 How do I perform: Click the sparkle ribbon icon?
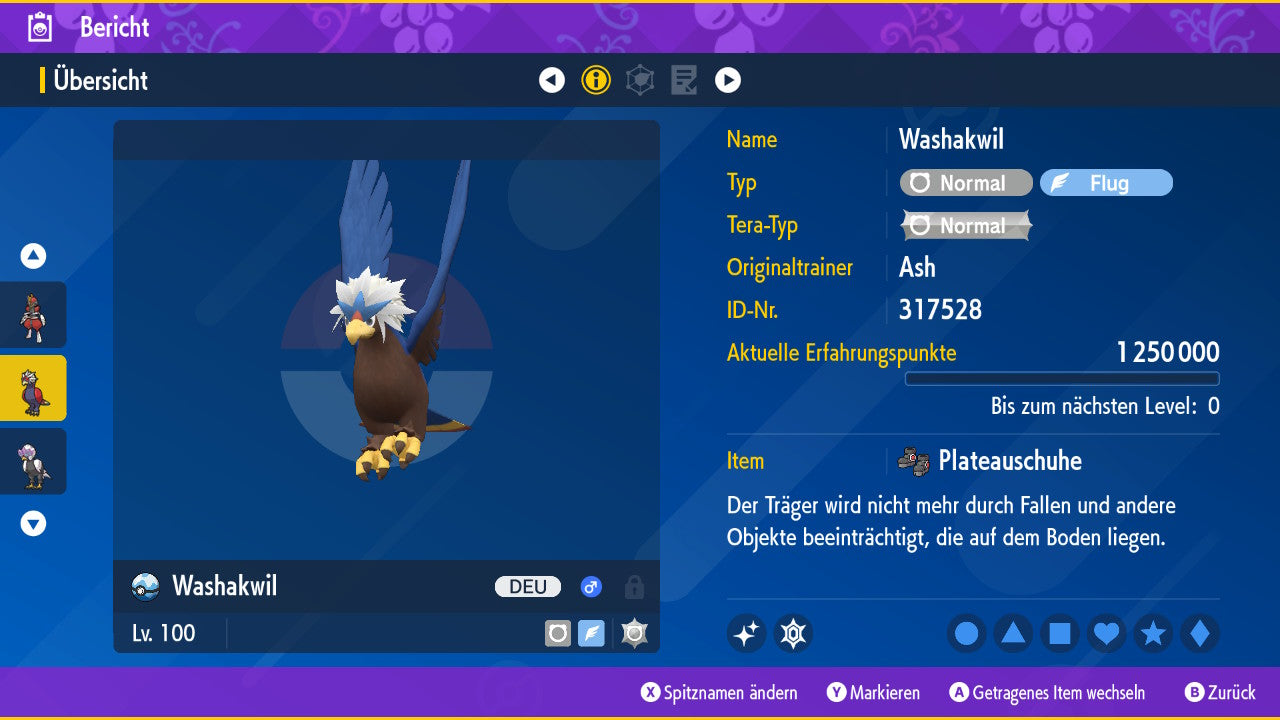pos(746,633)
